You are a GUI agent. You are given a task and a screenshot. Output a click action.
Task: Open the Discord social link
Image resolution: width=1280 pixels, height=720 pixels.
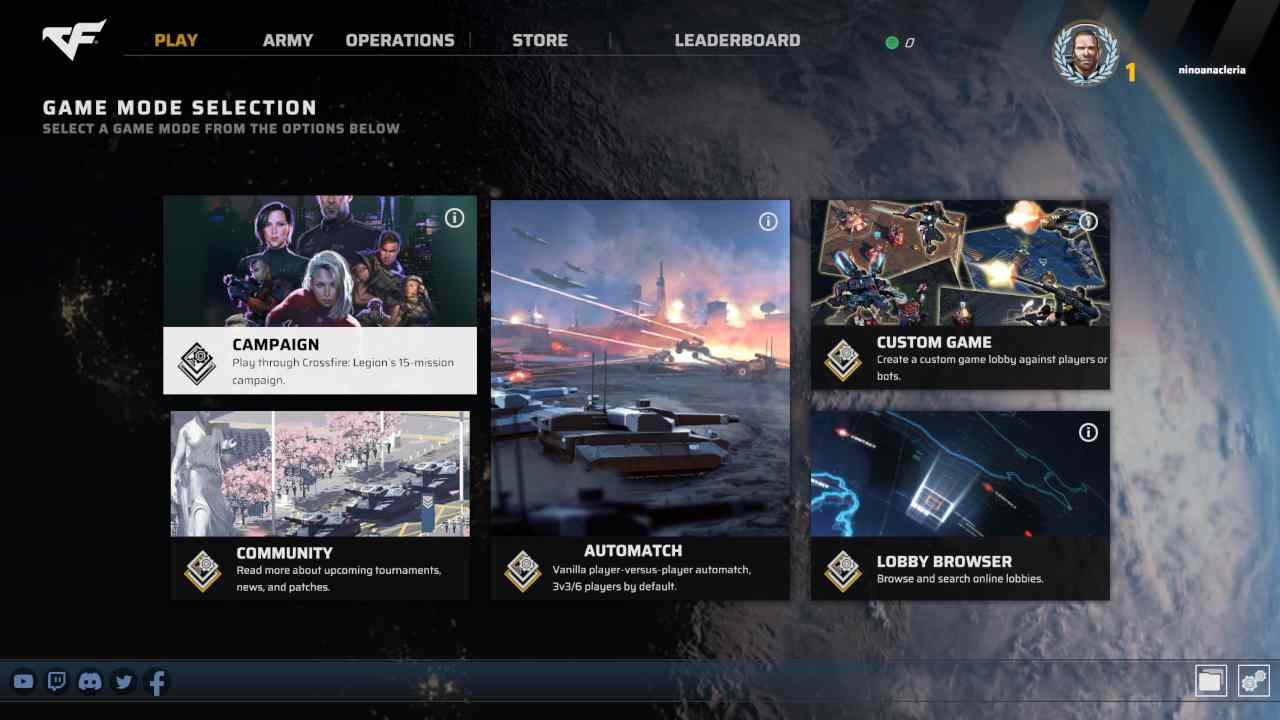(x=90, y=682)
